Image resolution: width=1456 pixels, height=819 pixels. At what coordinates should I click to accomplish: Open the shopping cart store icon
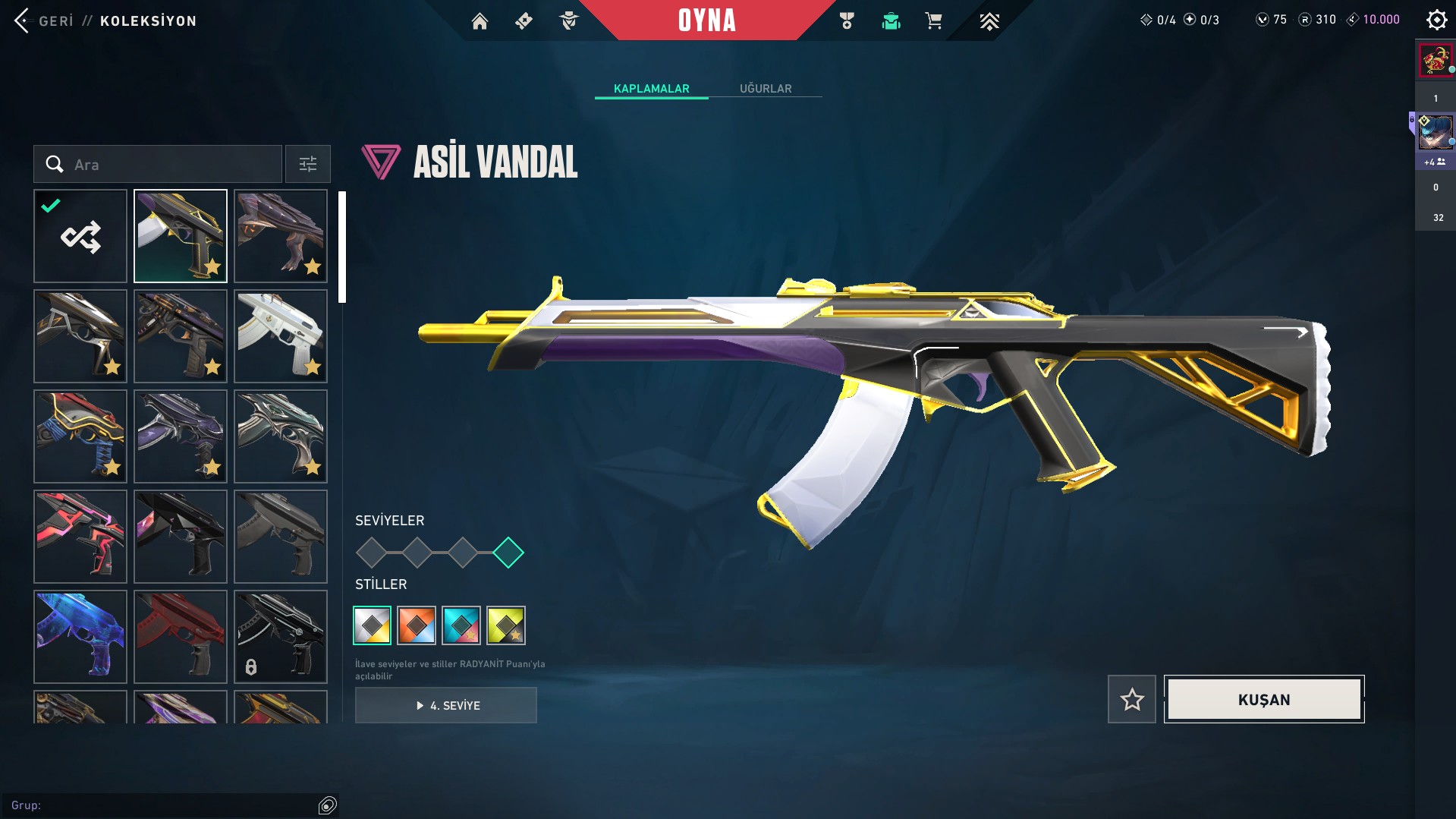point(933,21)
